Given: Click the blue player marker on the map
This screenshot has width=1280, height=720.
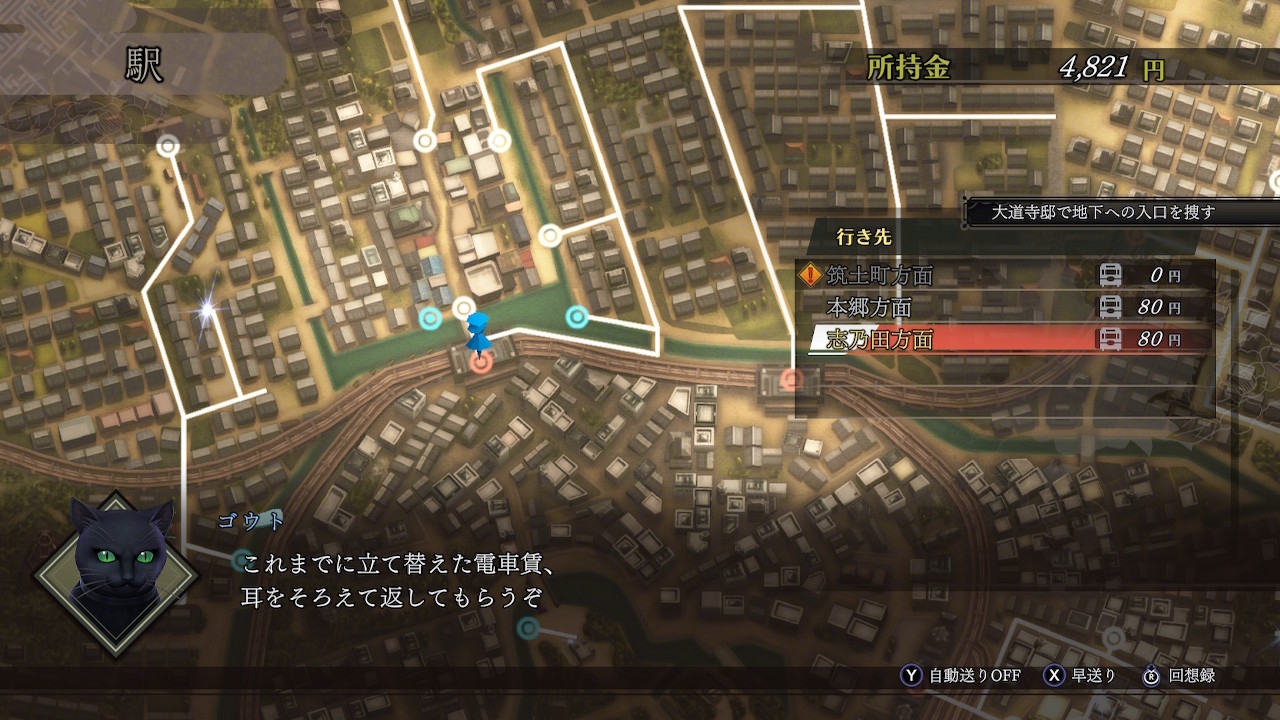Looking at the screenshot, I should point(477,333).
